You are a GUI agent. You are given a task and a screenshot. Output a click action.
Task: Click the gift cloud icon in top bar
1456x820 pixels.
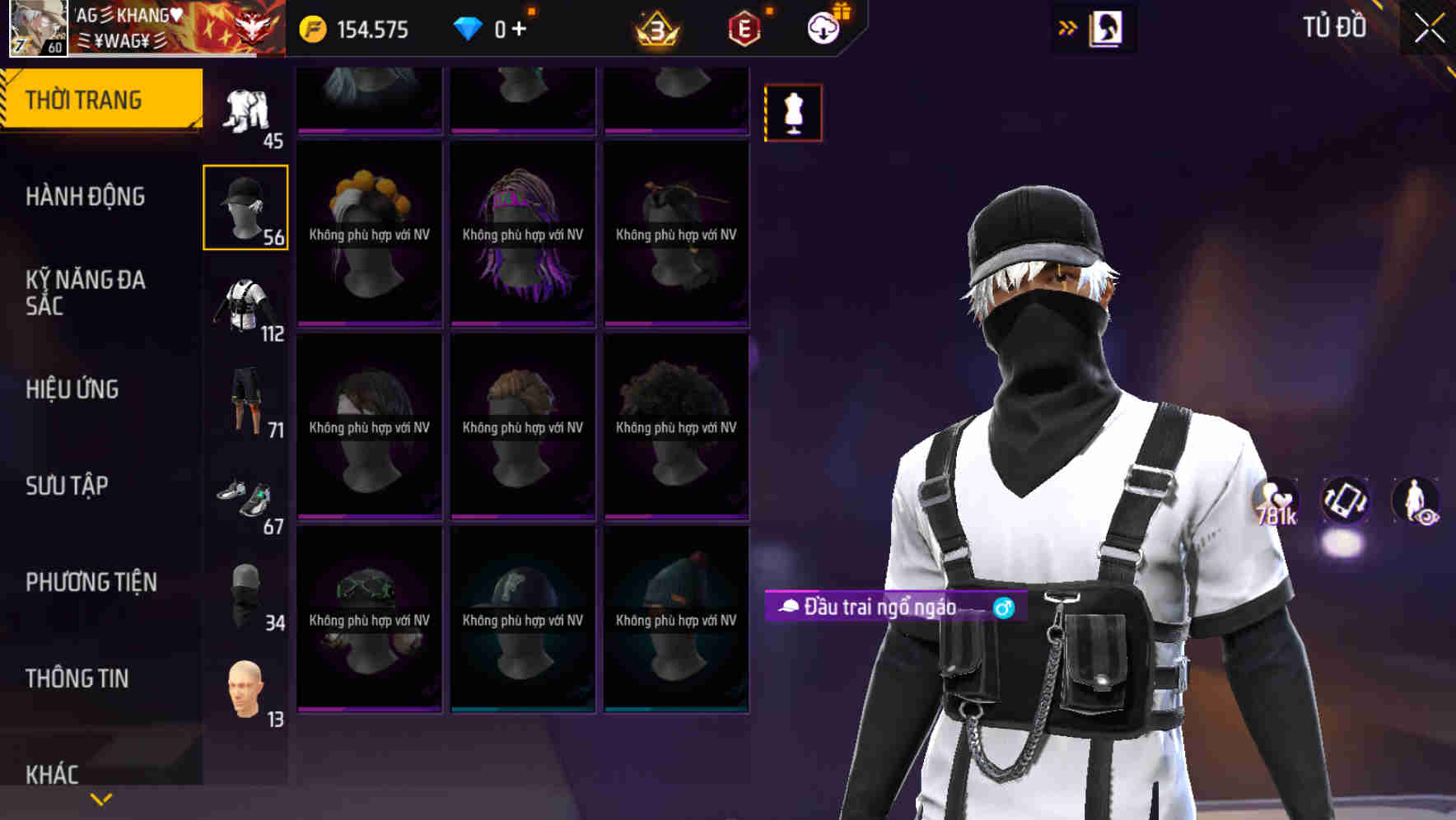823,26
